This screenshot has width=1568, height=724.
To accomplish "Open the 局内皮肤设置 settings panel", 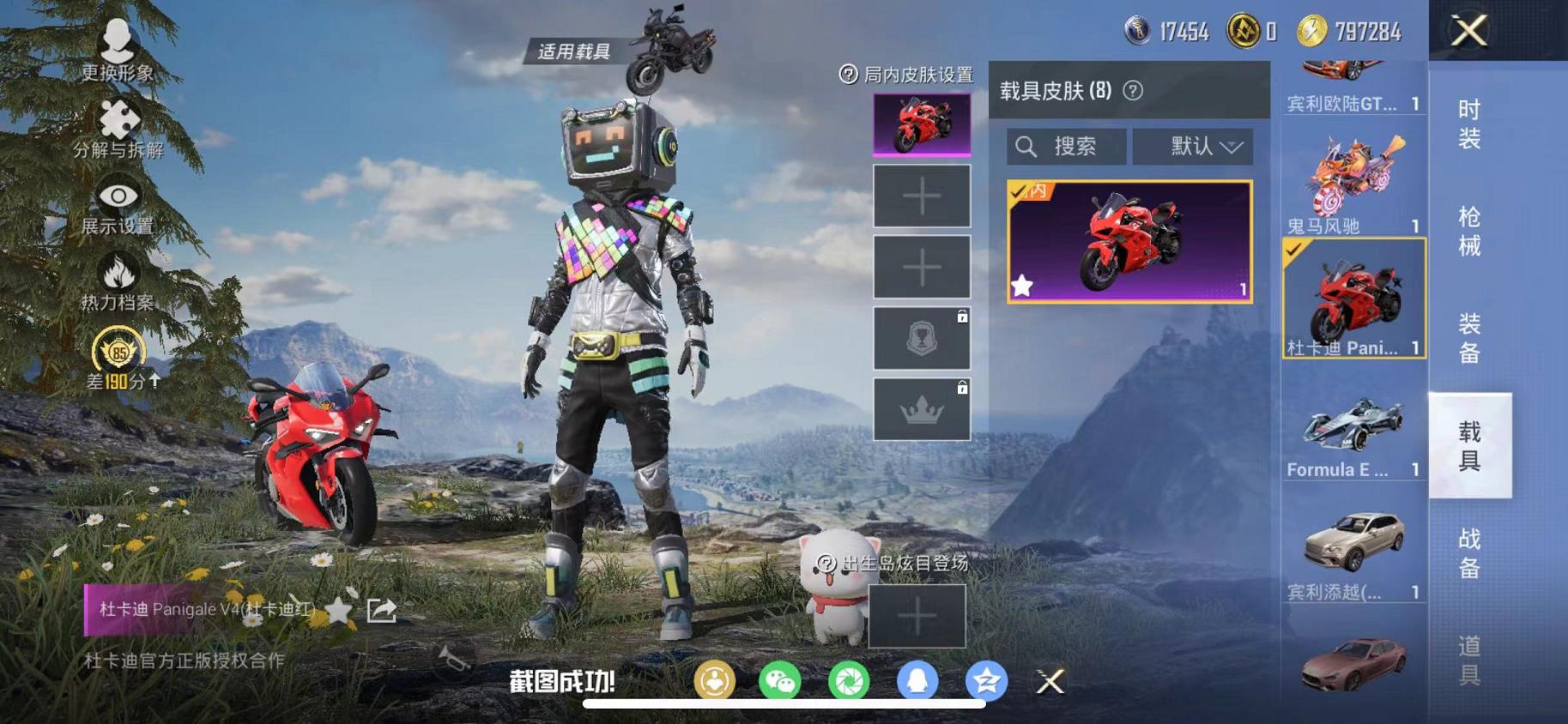I will click(907, 75).
